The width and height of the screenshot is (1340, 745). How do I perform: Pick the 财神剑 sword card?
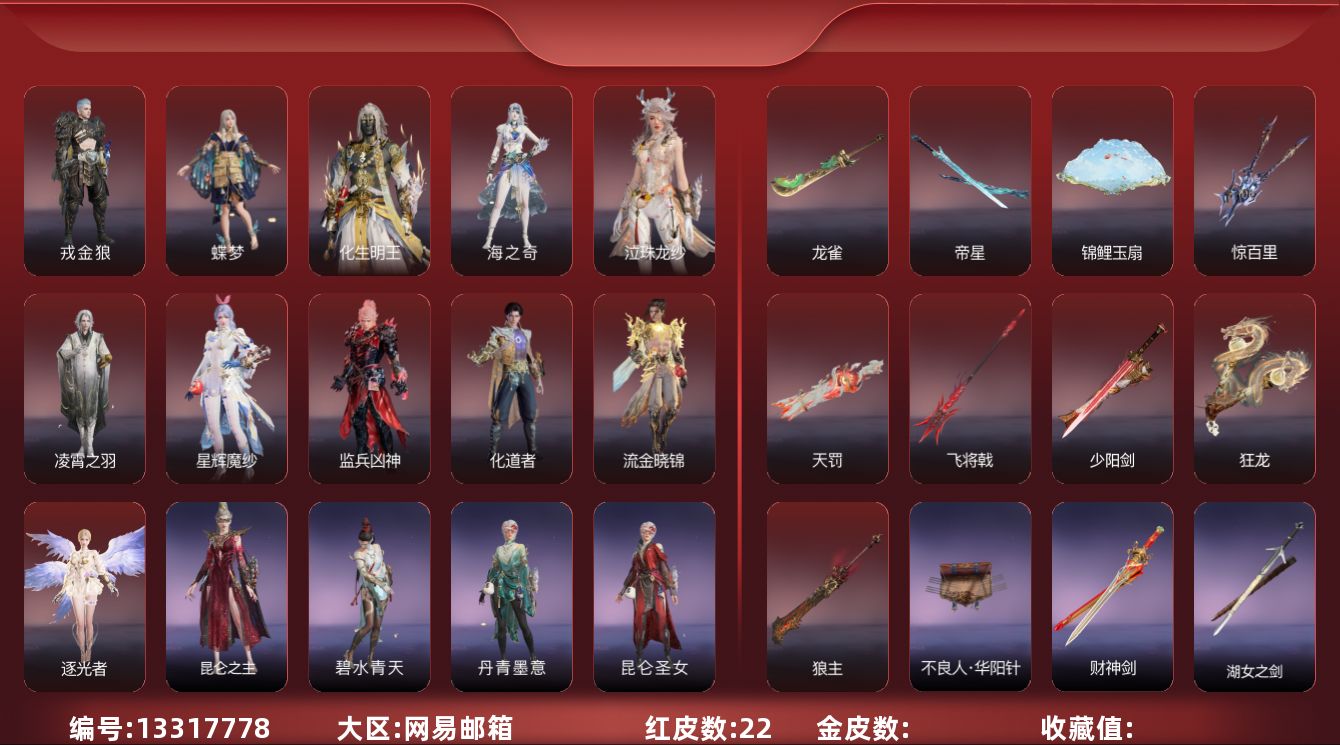pos(1112,596)
